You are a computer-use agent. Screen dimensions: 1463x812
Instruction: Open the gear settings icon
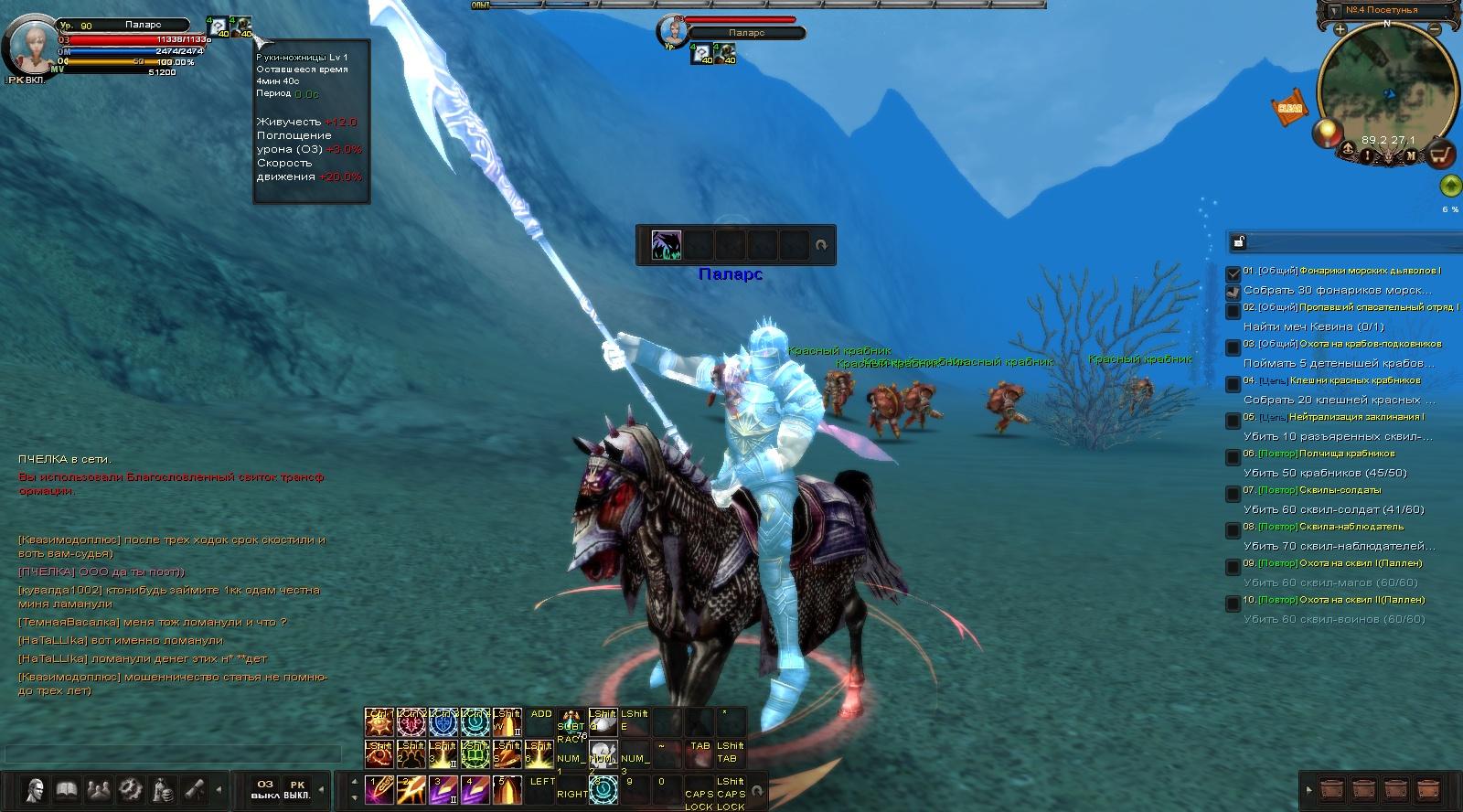coord(131,789)
